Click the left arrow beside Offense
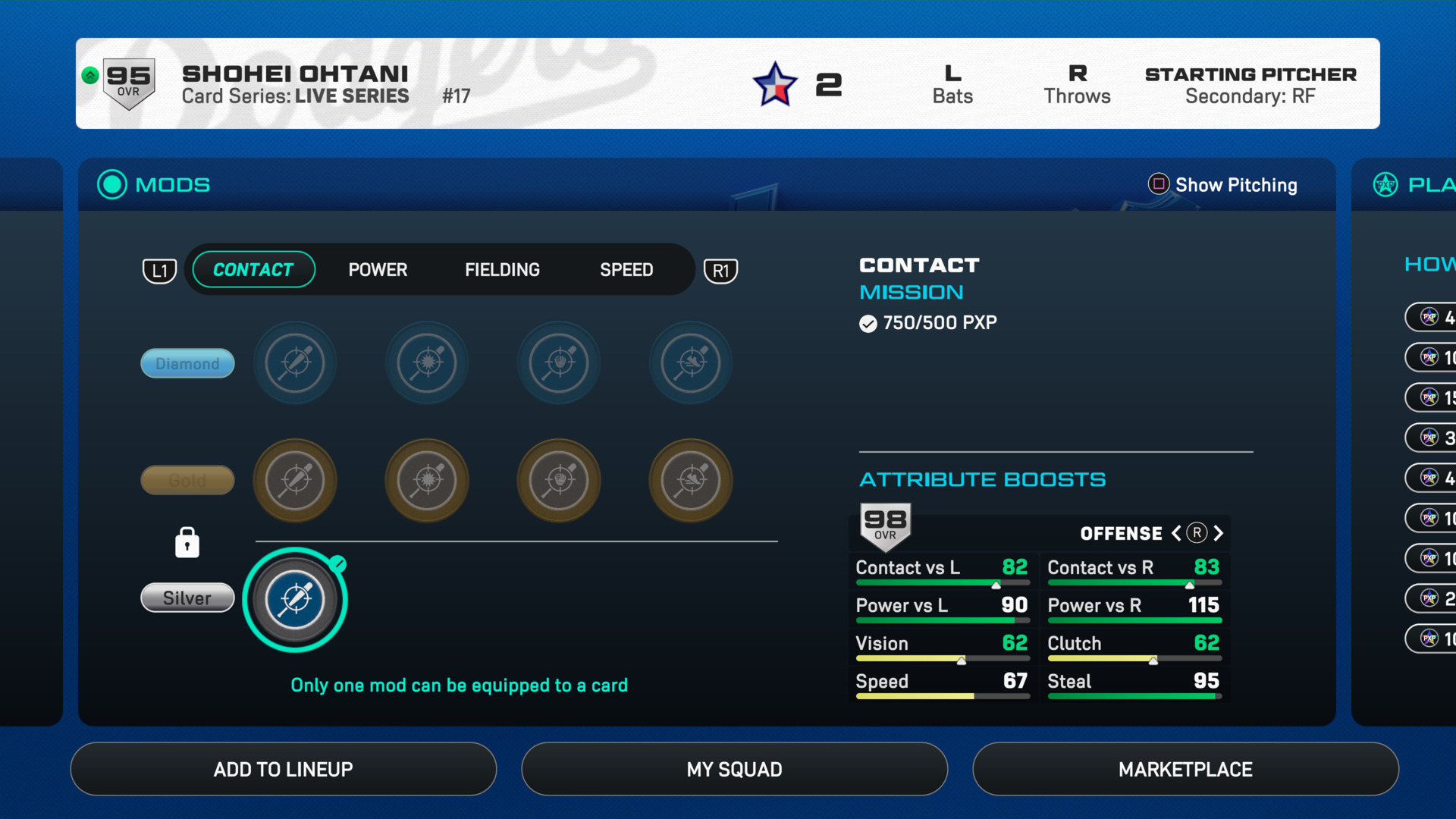Viewport: 1456px width, 819px height. click(x=1176, y=533)
